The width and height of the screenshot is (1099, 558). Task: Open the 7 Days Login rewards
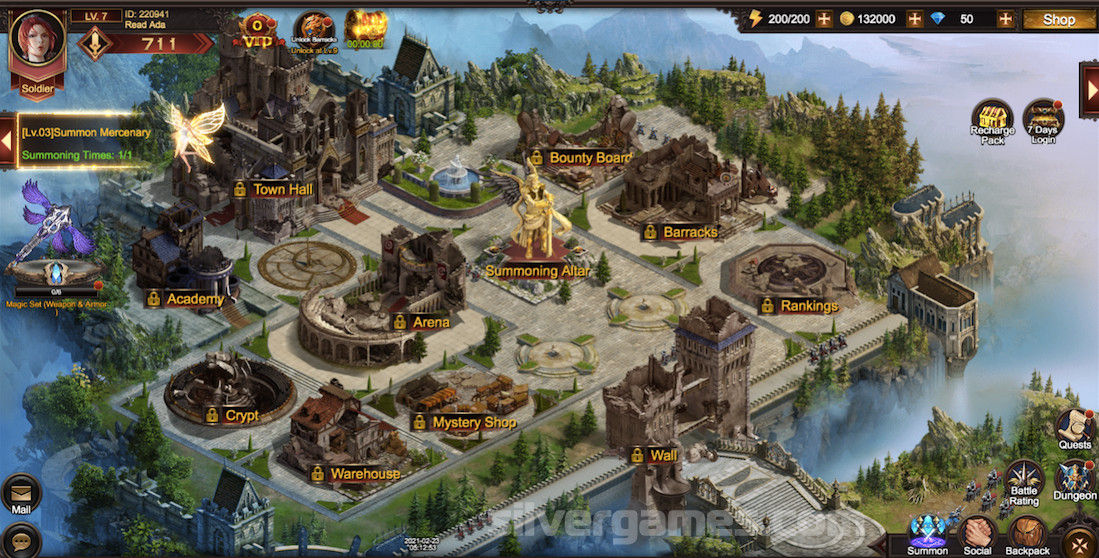point(1043,121)
